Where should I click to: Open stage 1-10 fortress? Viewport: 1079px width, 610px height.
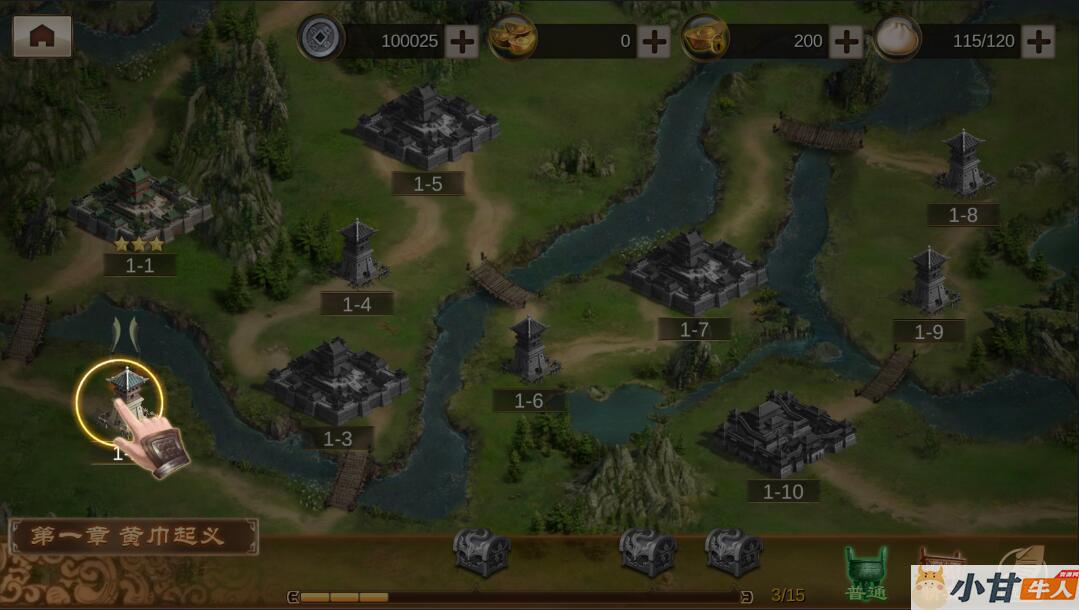click(x=783, y=434)
